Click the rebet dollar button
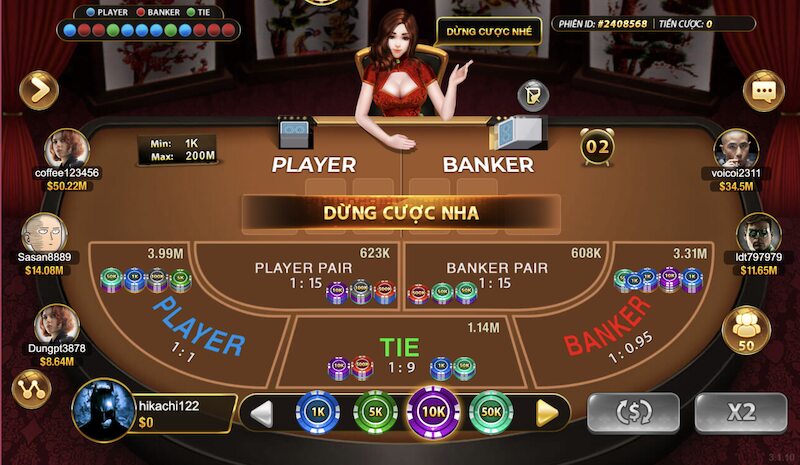Viewport: 800px width, 465px height. (x=633, y=412)
